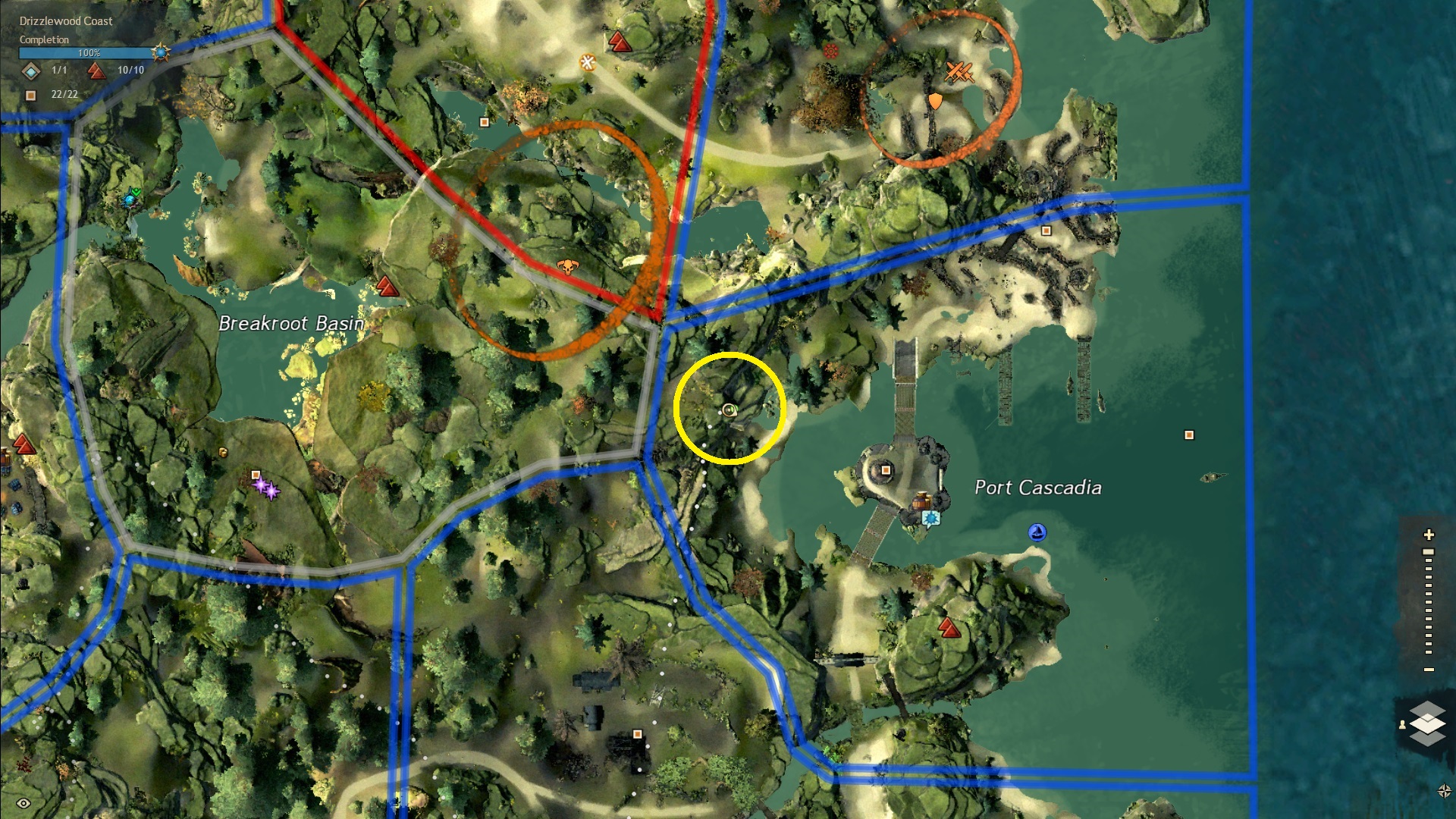Select the purple stars marker

(266, 487)
